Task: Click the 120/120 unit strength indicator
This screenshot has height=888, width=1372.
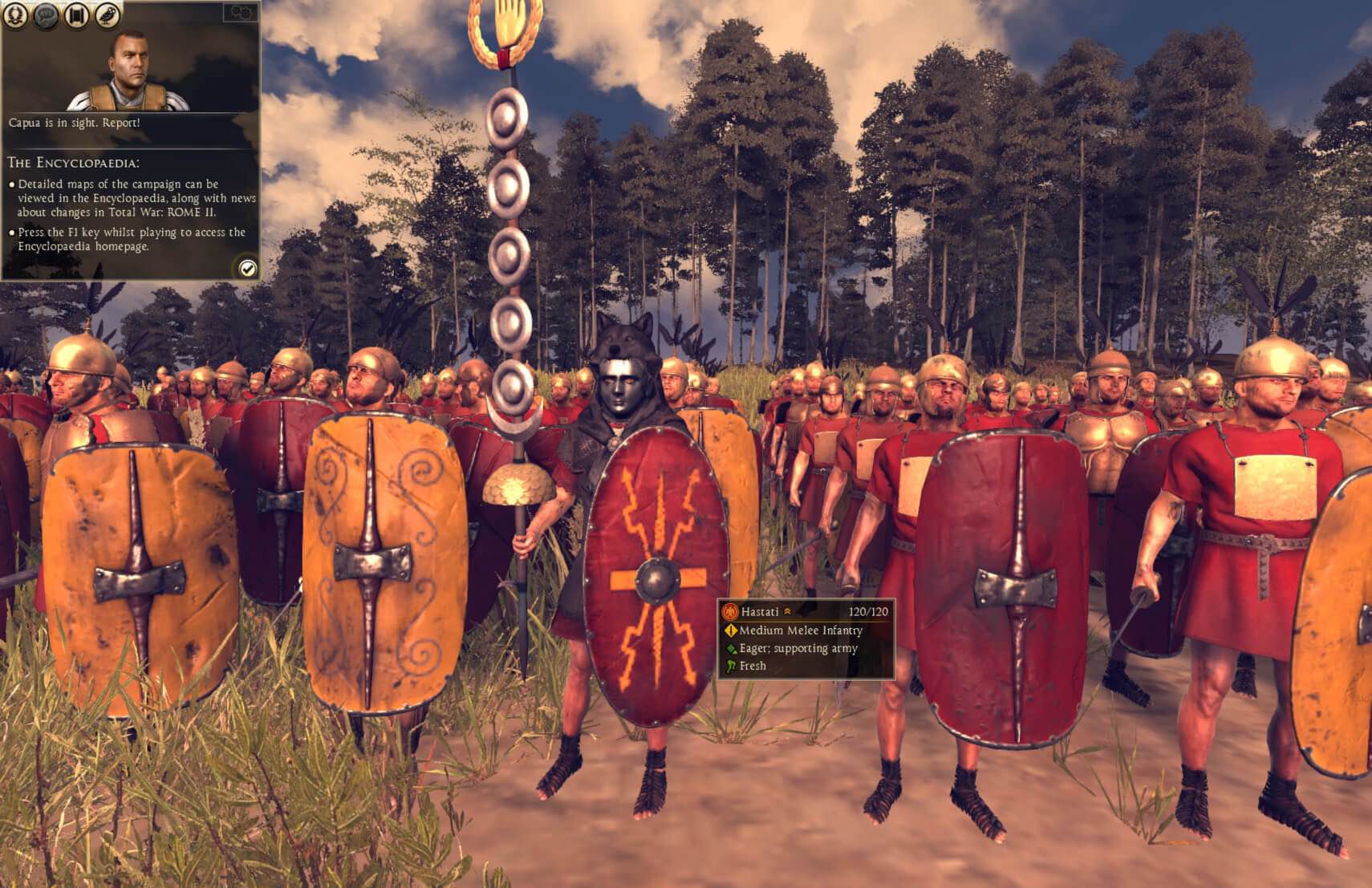Action: point(868,611)
